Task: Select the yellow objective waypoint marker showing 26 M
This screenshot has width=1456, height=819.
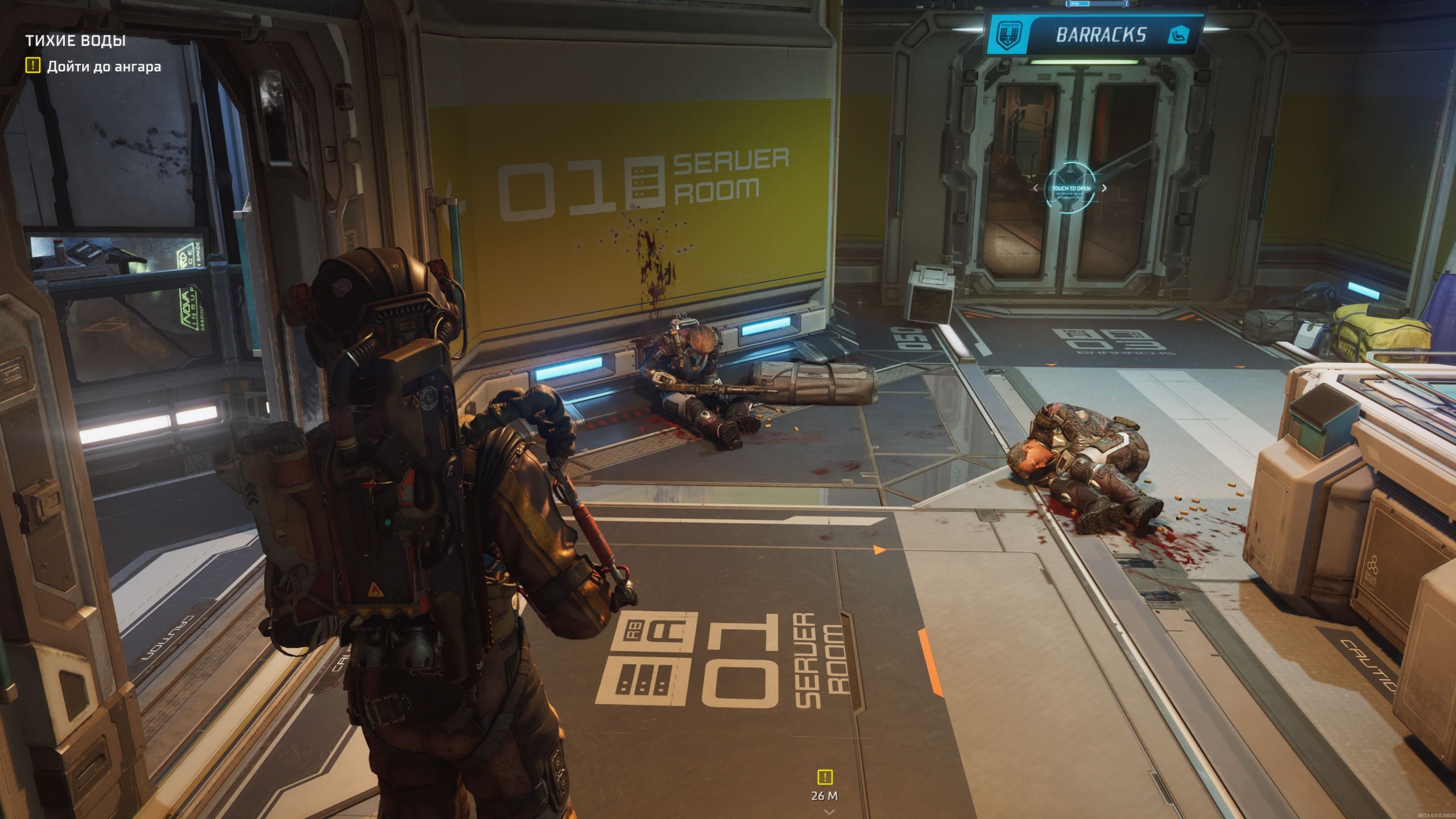Action: (x=825, y=777)
